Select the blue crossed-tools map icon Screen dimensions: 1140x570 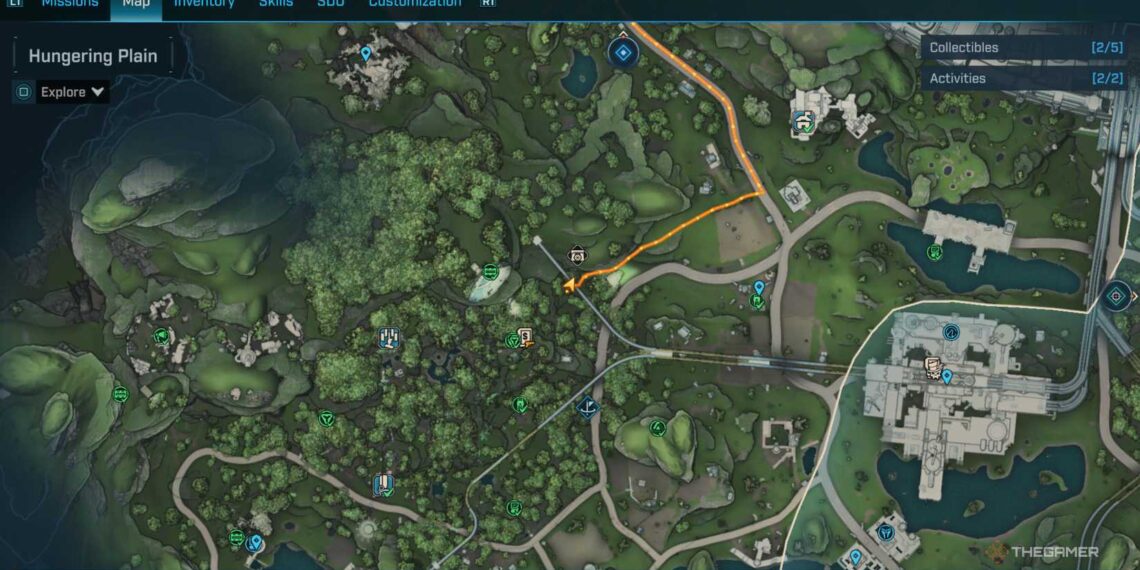(x=389, y=338)
